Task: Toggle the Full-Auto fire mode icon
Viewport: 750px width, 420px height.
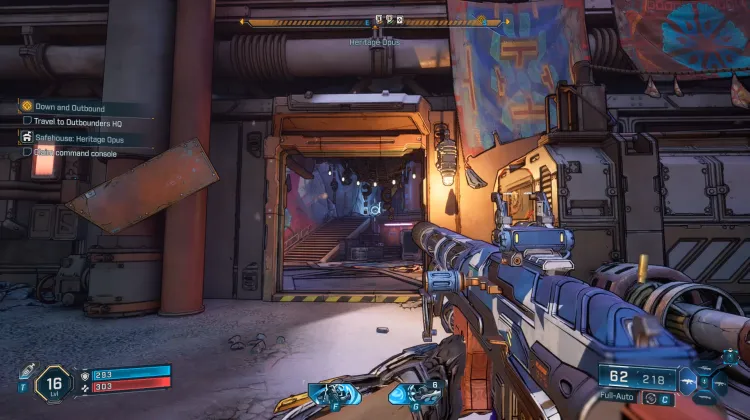Action: (651, 398)
